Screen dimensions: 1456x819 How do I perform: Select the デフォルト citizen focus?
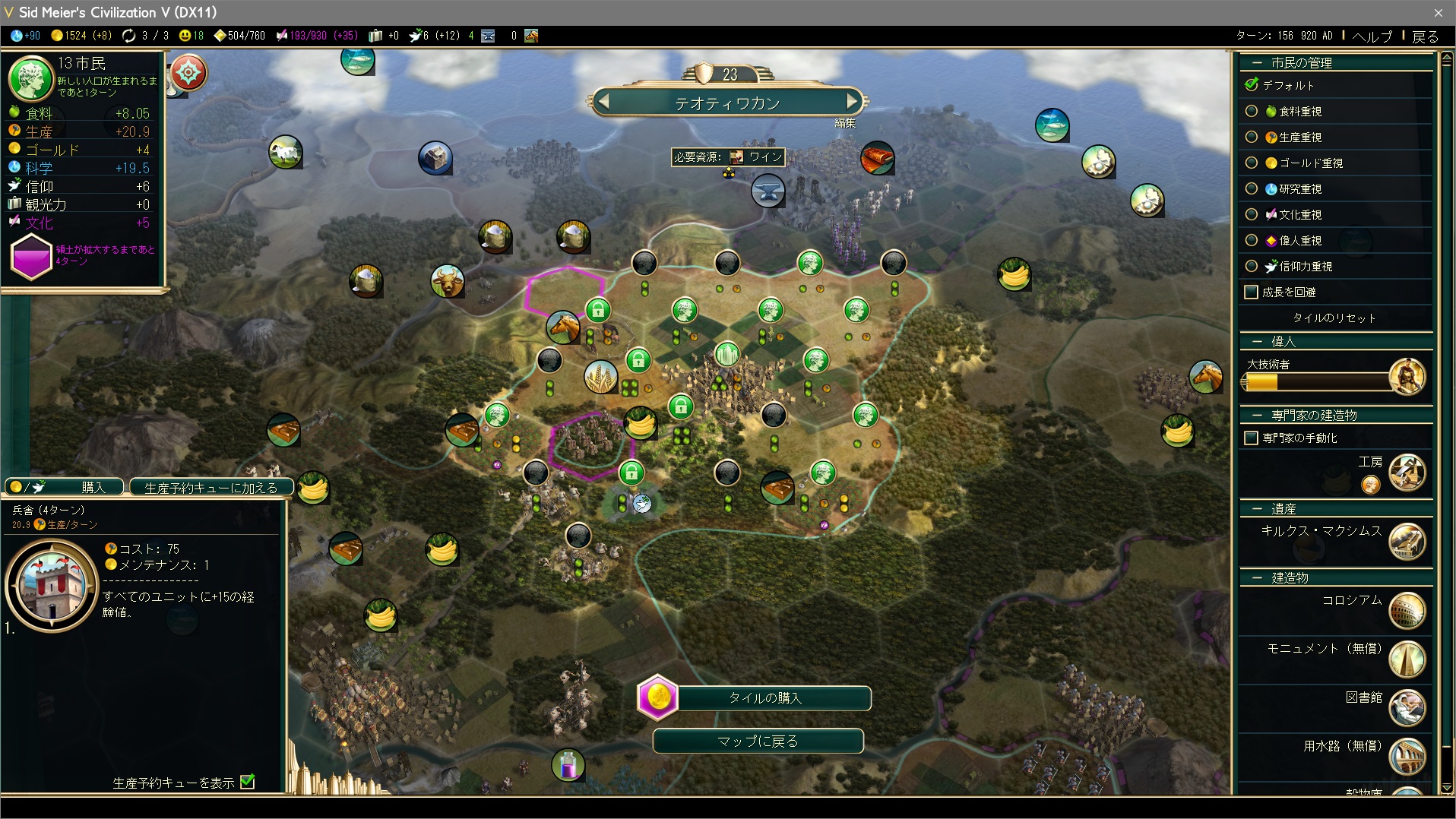coord(1252,85)
